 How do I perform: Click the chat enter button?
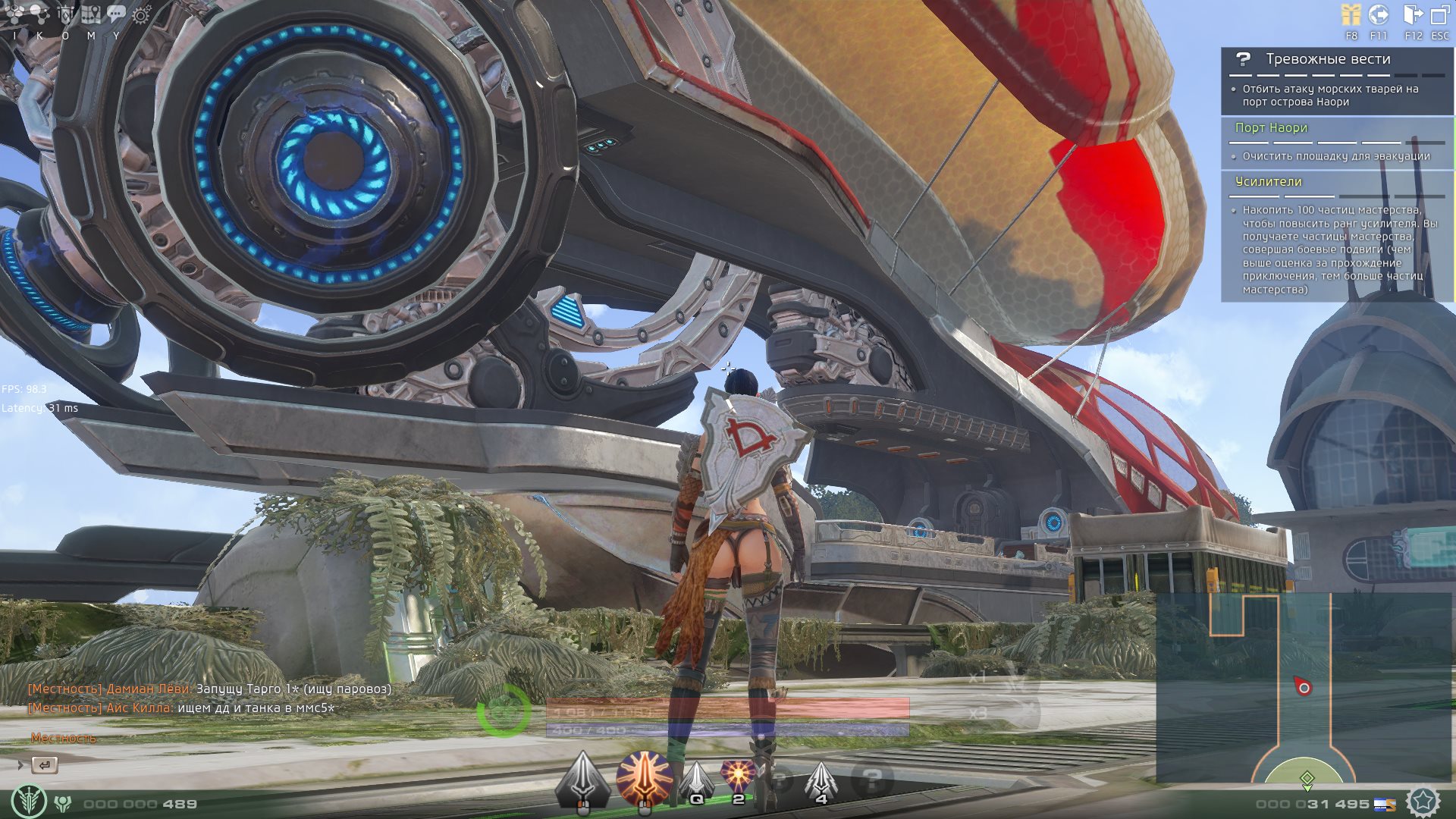pyautogui.click(x=45, y=765)
